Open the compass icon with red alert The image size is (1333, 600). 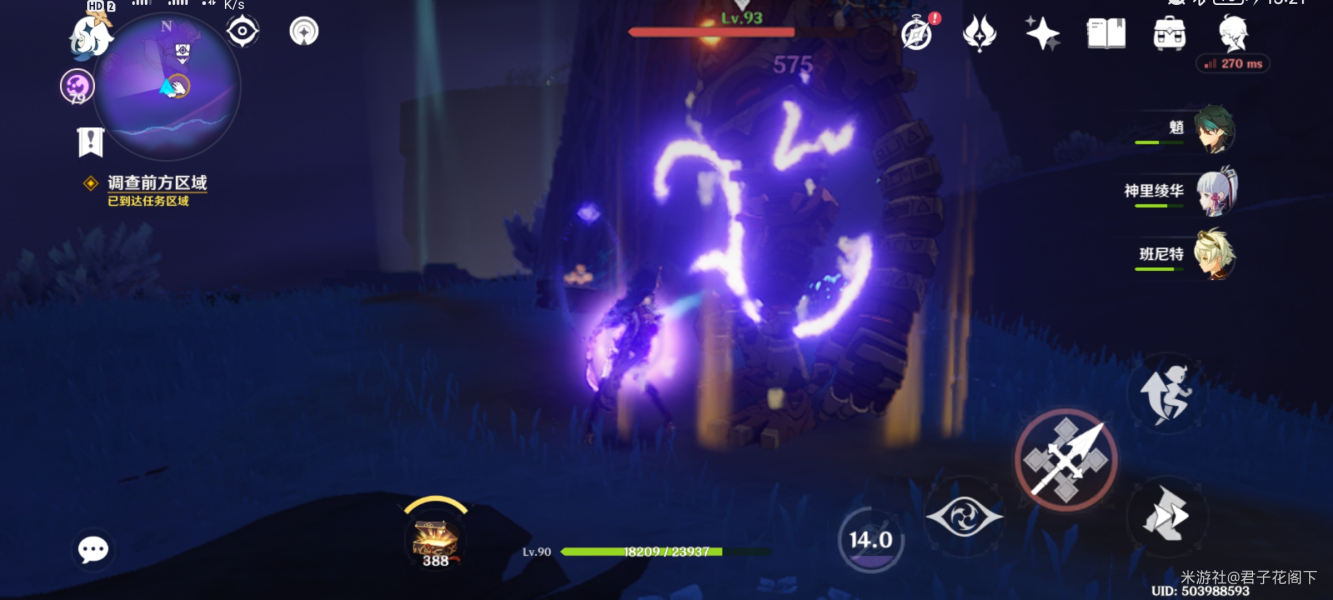pyautogui.click(x=917, y=33)
